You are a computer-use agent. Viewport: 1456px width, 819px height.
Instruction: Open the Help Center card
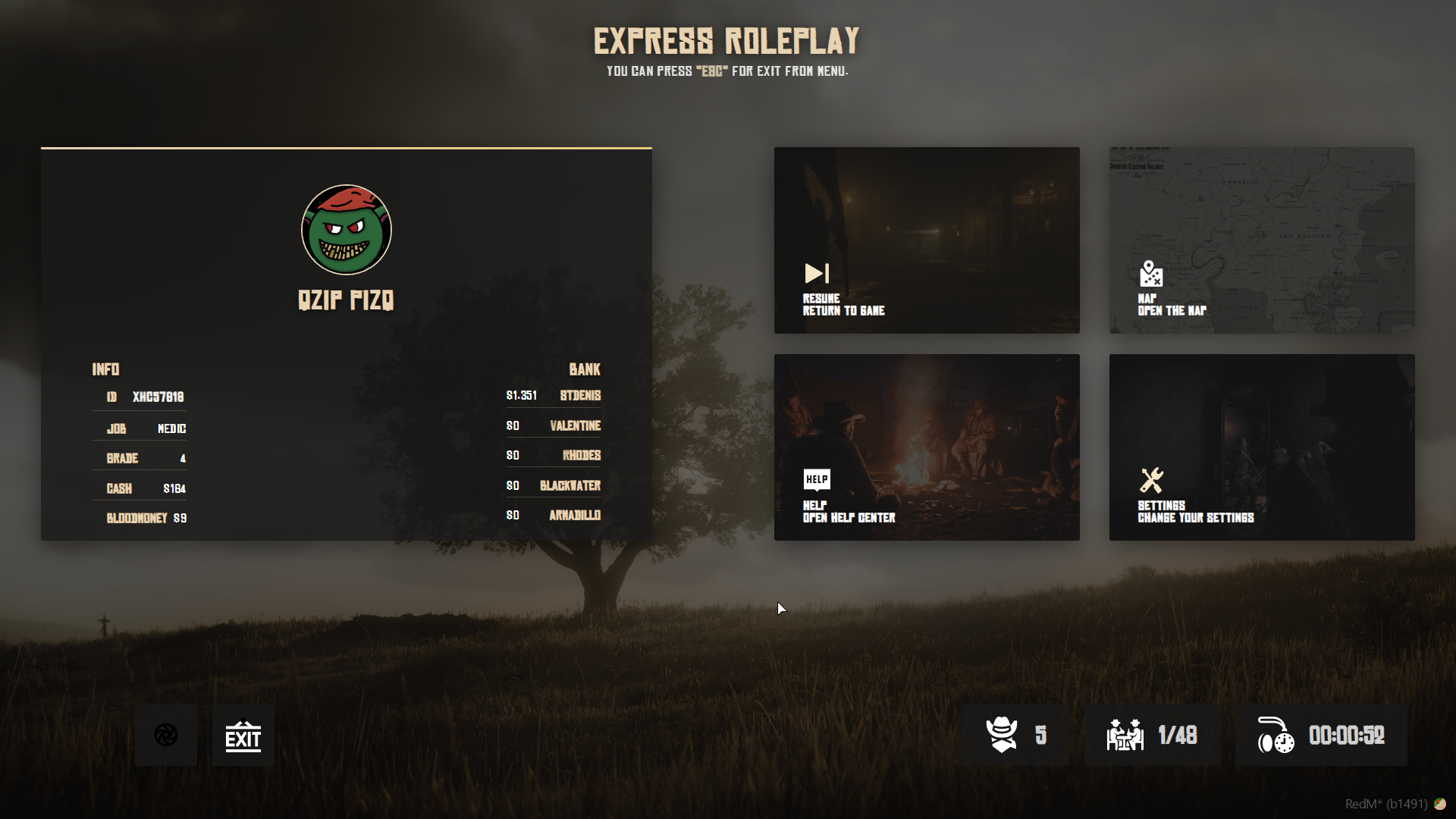pos(927,447)
